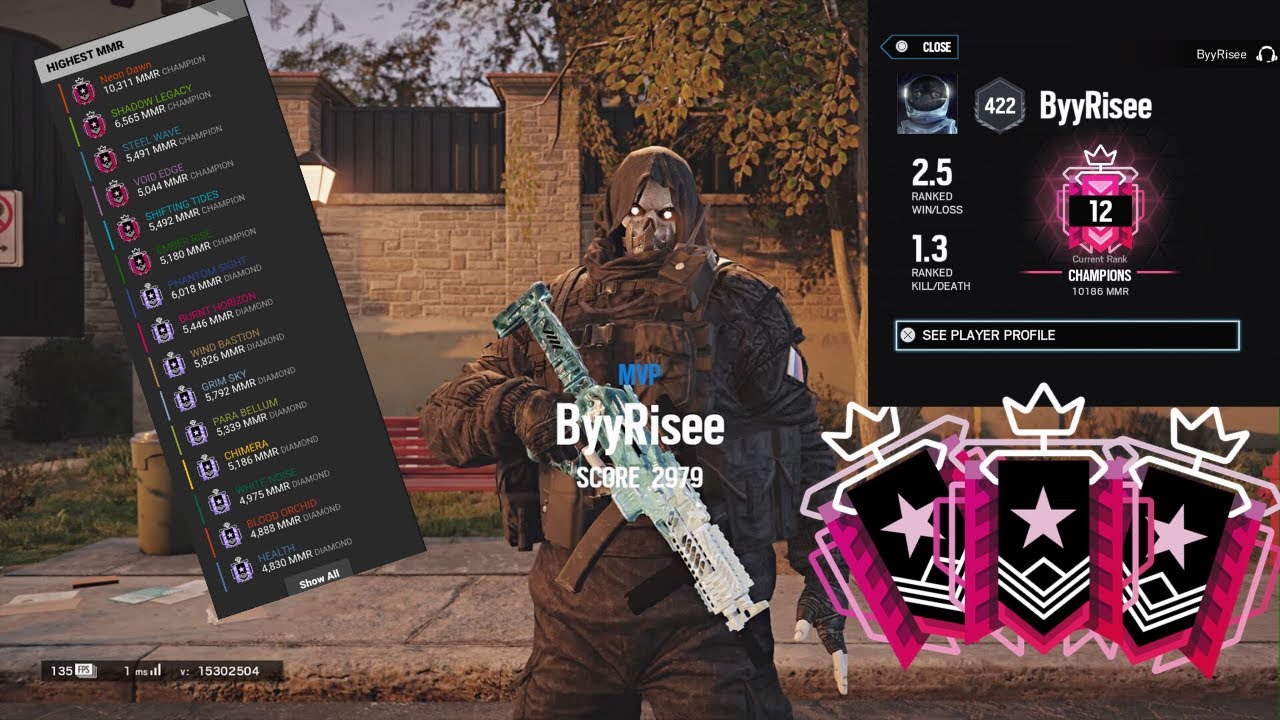The height and width of the screenshot is (720, 1280).
Task: Click the circle icon inside the Close button
Action: pos(903,47)
